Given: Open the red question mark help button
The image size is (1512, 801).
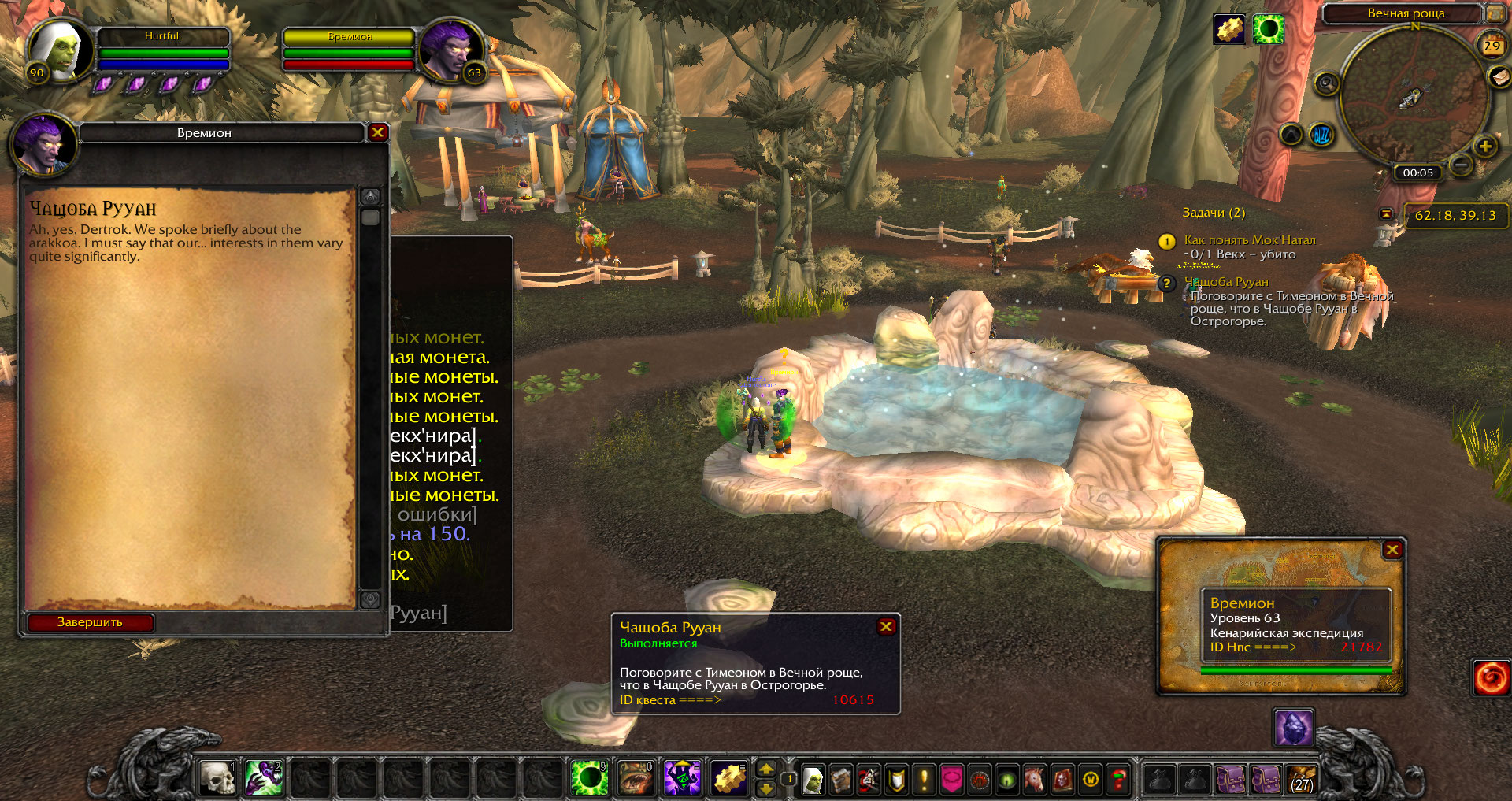Looking at the screenshot, I should 1118,780.
